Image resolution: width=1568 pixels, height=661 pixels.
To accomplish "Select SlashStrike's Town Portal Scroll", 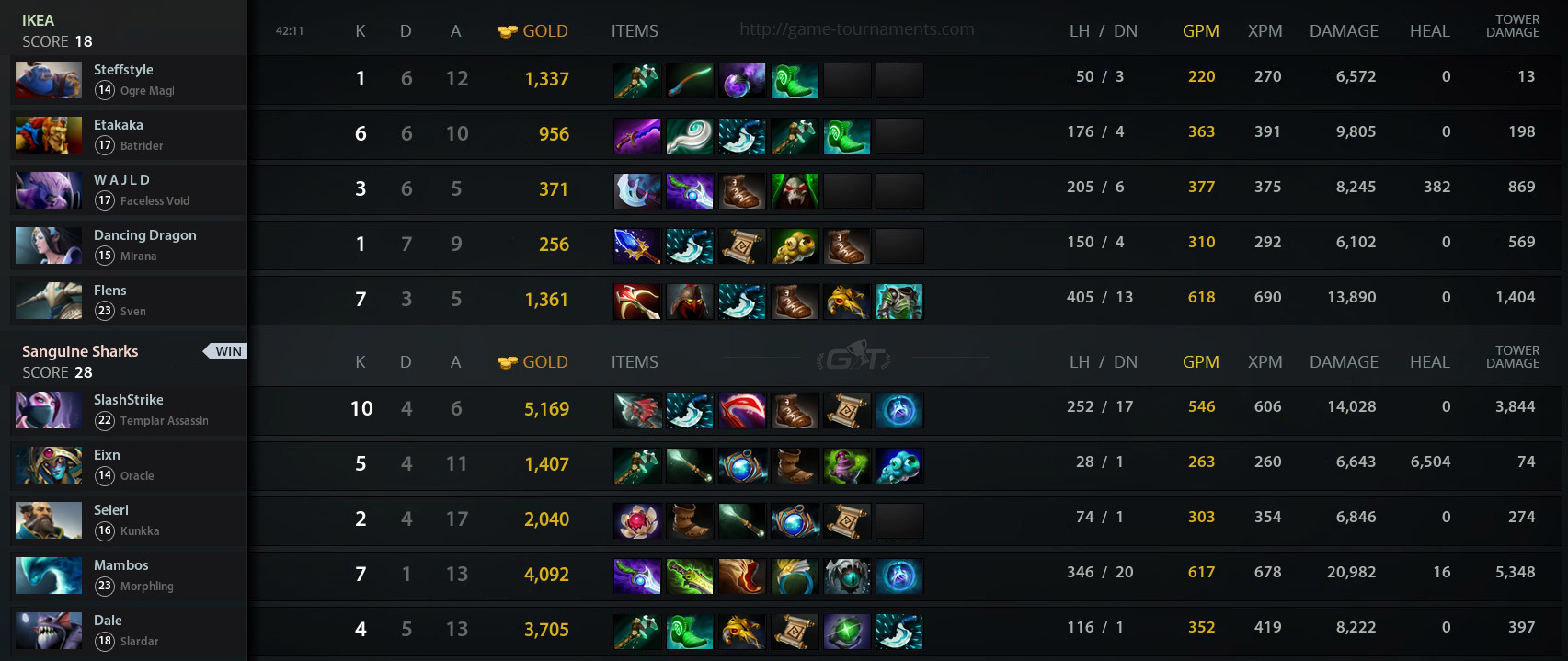I will point(846,411).
